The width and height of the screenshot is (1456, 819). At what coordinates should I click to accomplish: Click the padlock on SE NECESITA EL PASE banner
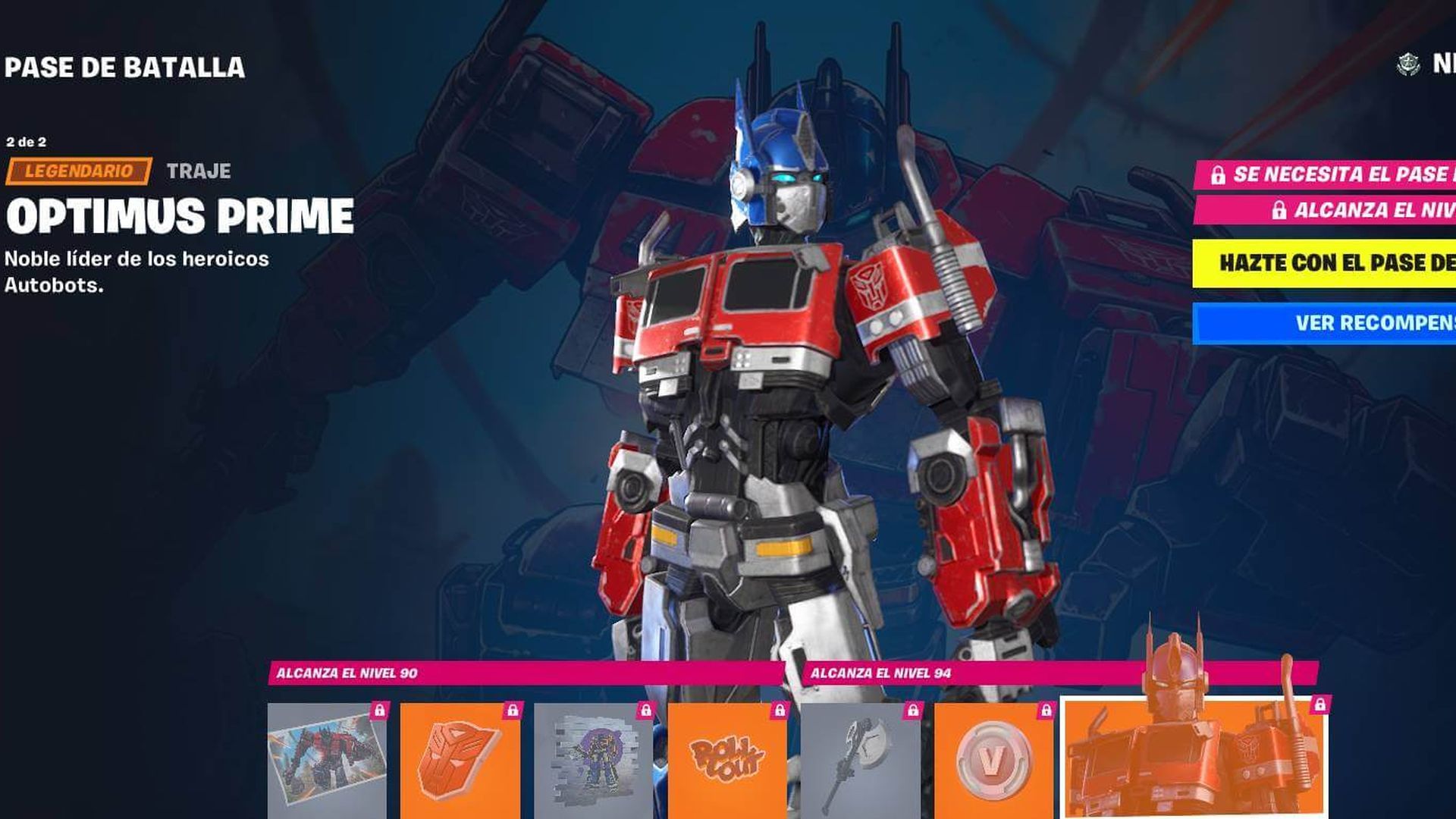tap(1219, 177)
